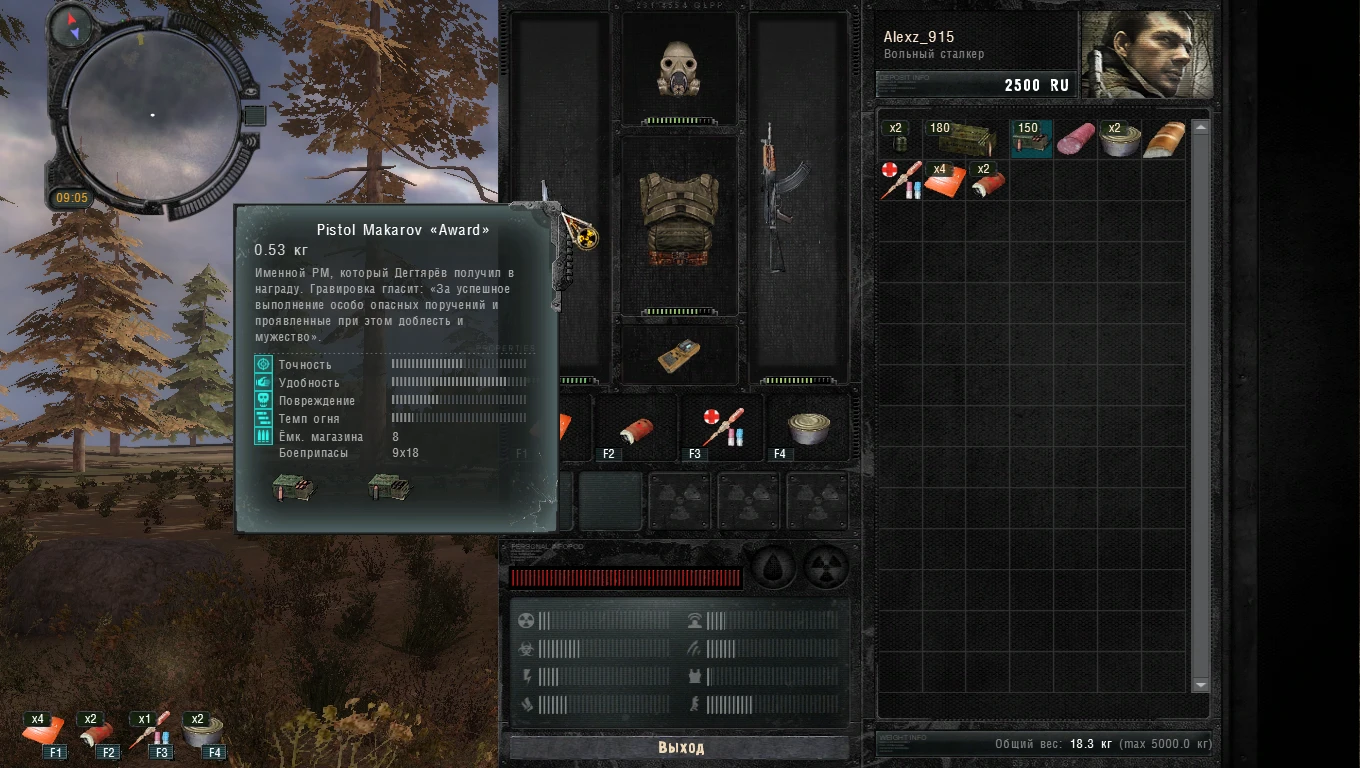Screen dimensions: 1360x768
Task: Click the Выход exit button
Action: (680, 747)
